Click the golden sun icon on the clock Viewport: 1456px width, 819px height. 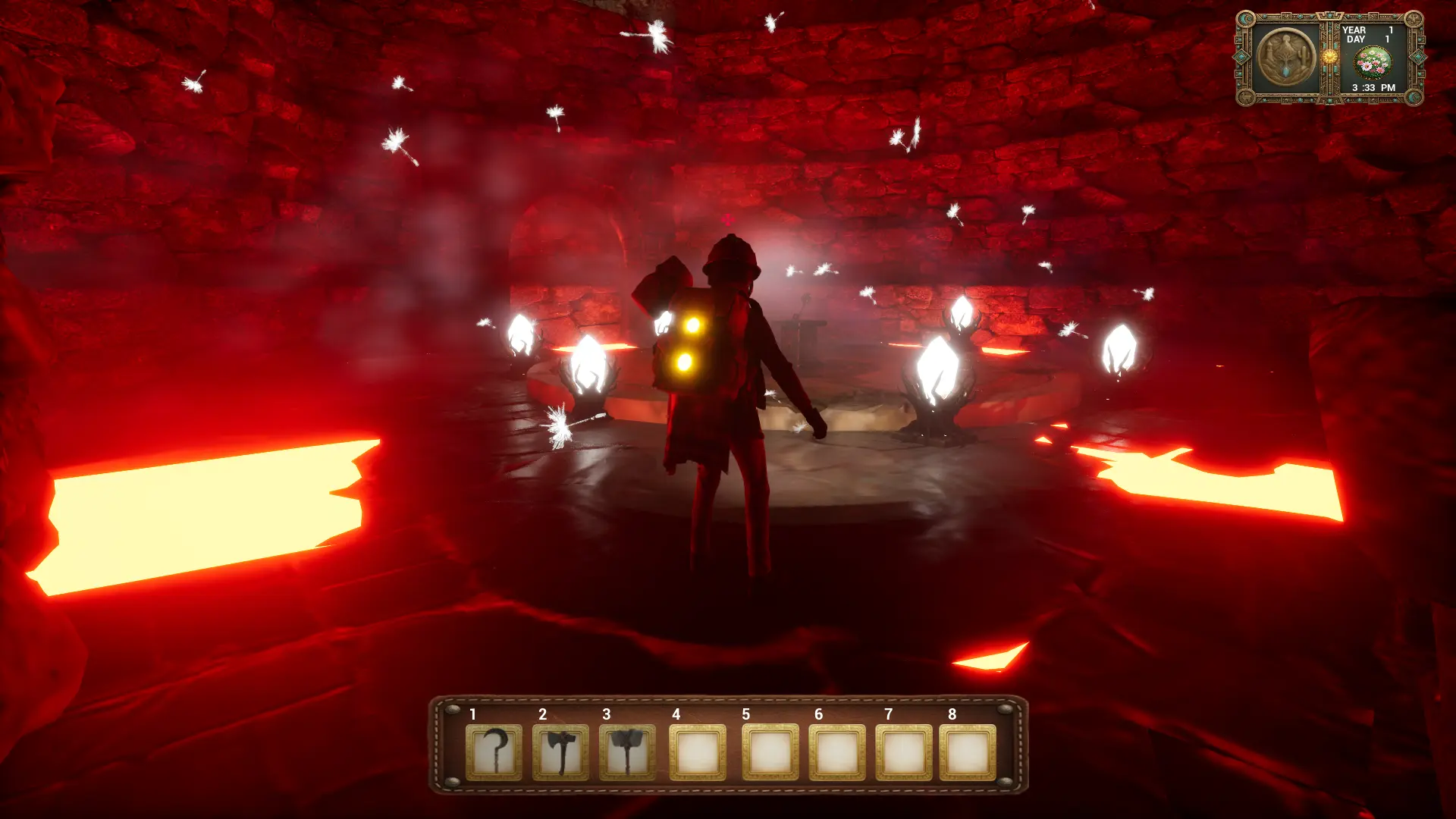tap(1329, 57)
